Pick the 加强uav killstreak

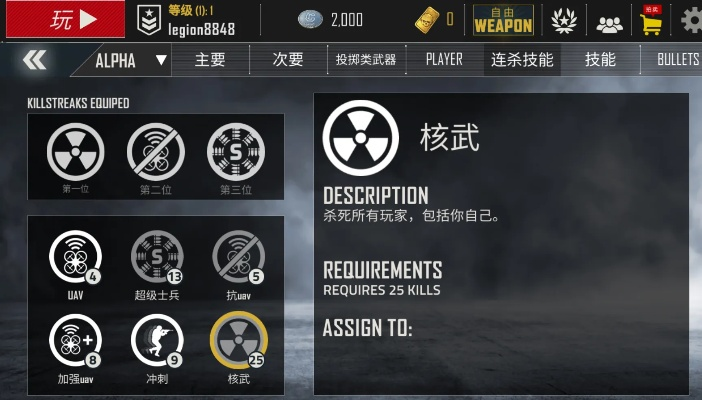pyautogui.click(x=75, y=340)
